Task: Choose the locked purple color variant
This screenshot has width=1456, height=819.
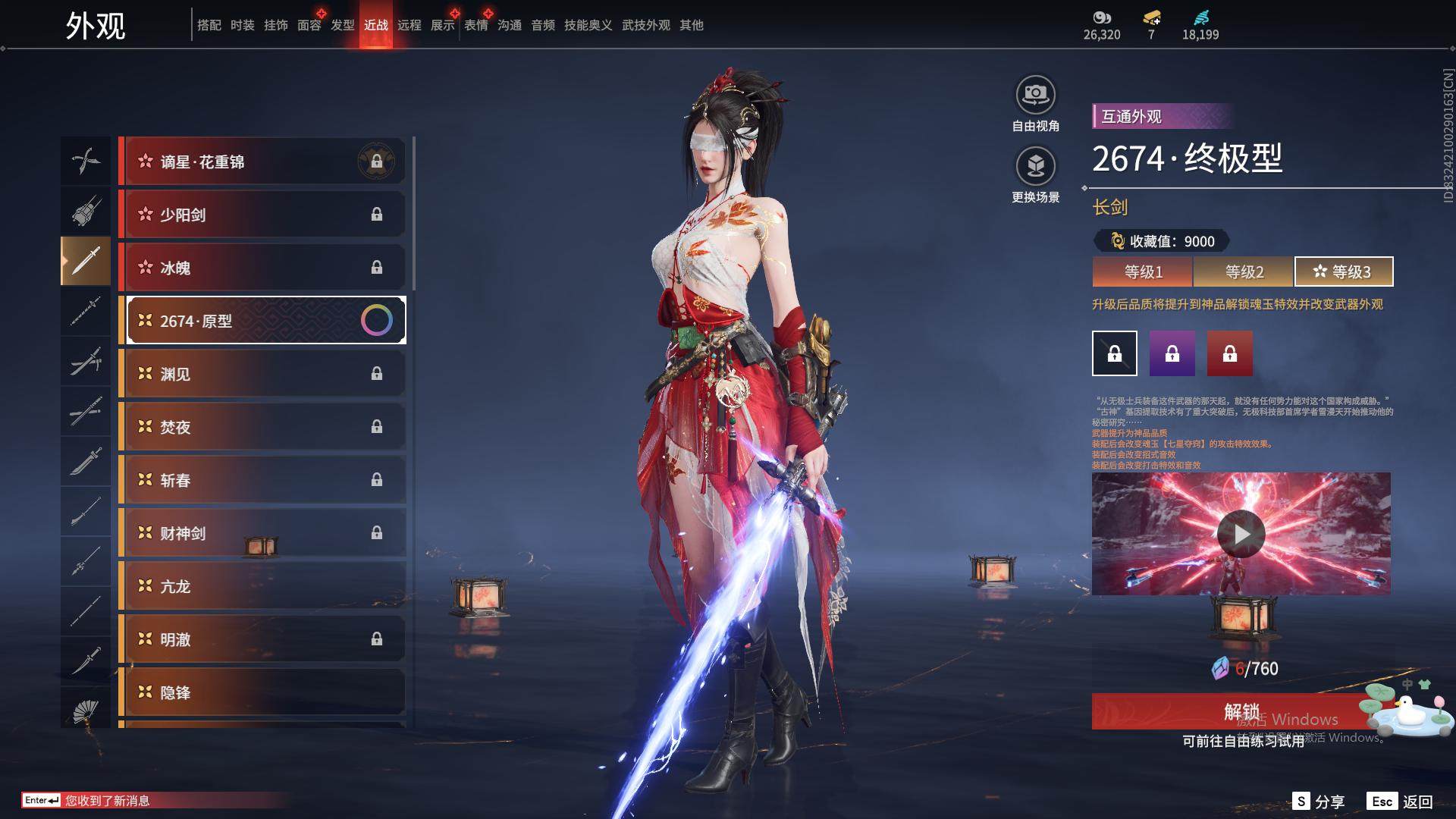Action: pos(1172,353)
